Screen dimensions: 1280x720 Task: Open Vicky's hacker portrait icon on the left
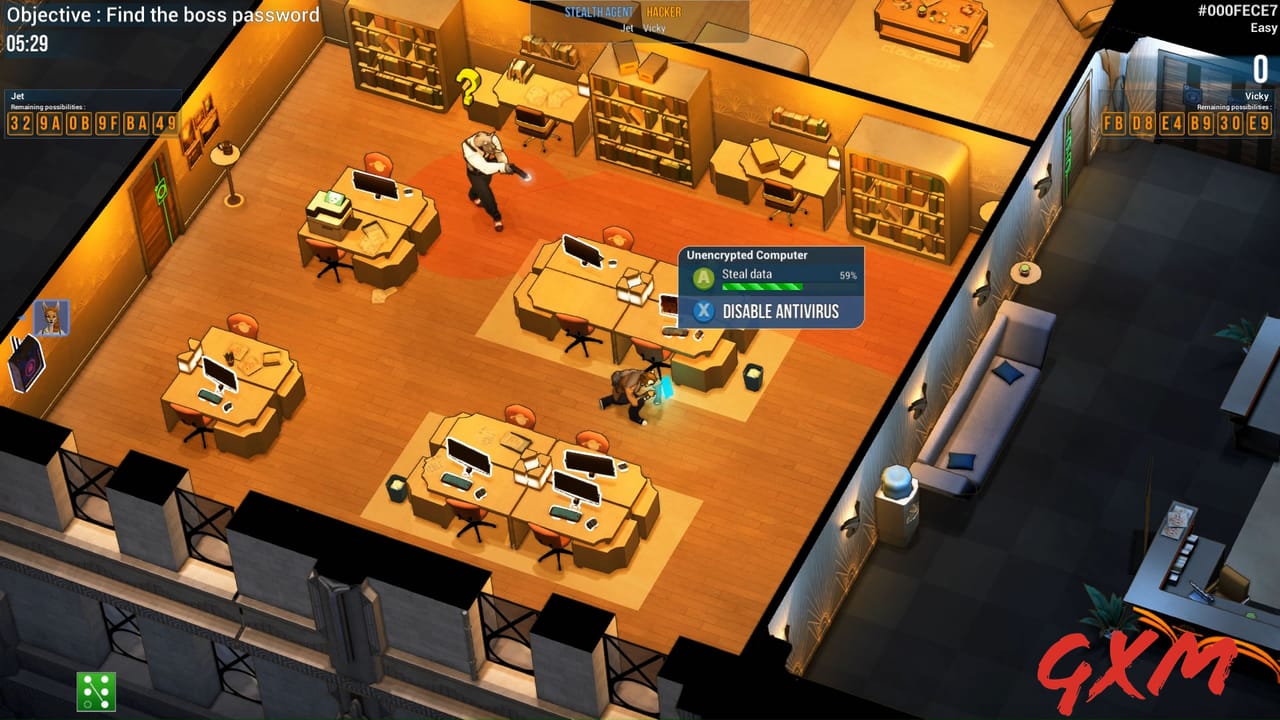pos(52,318)
